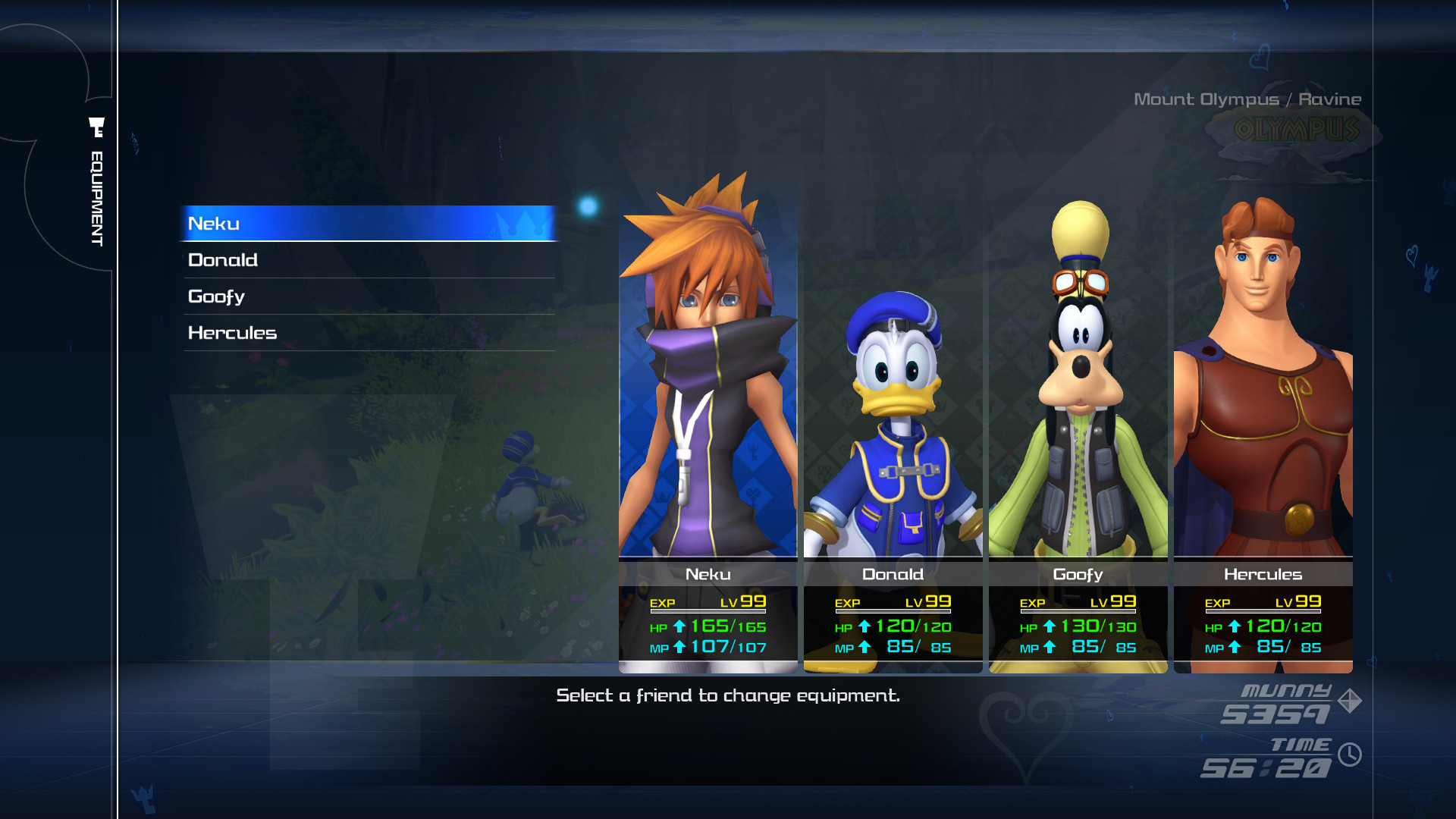Image resolution: width=1456 pixels, height=819 pixels.
Task: Click the Equipment sidebar icon
Action: 96,127
